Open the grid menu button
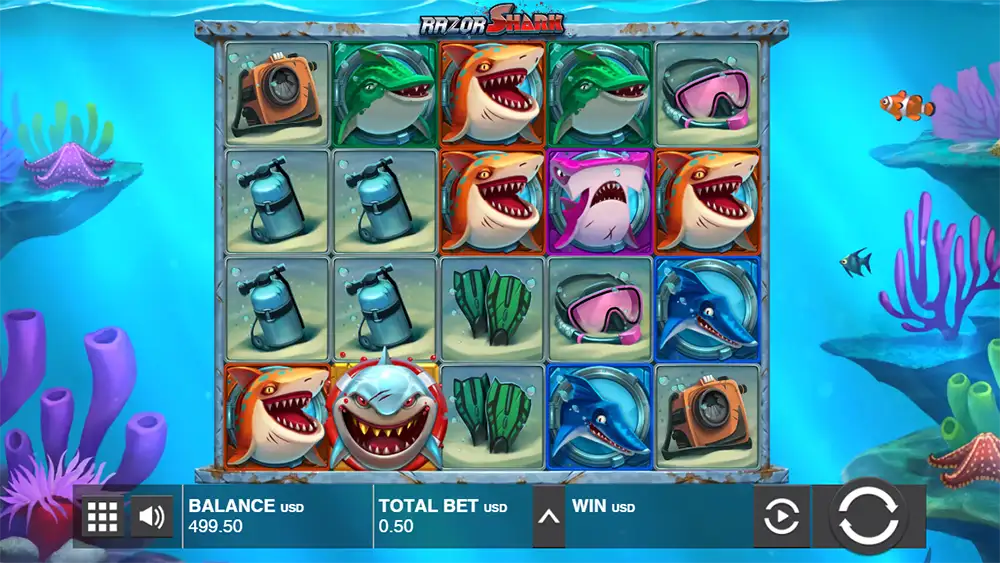The image size is (1000, 563). coord(103,517)
